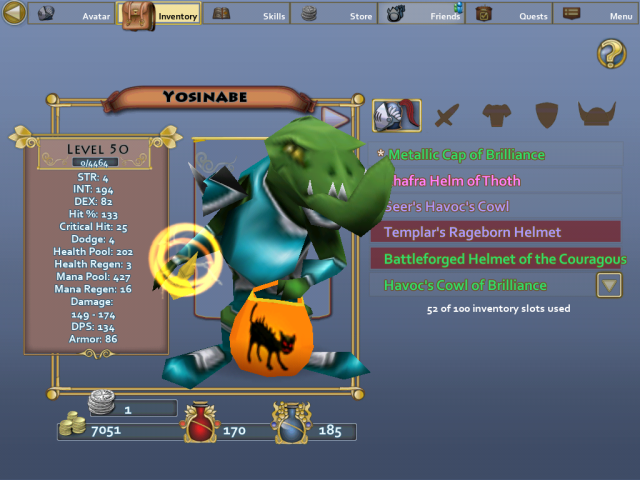Show the sword weapons category

coord(445,116)
